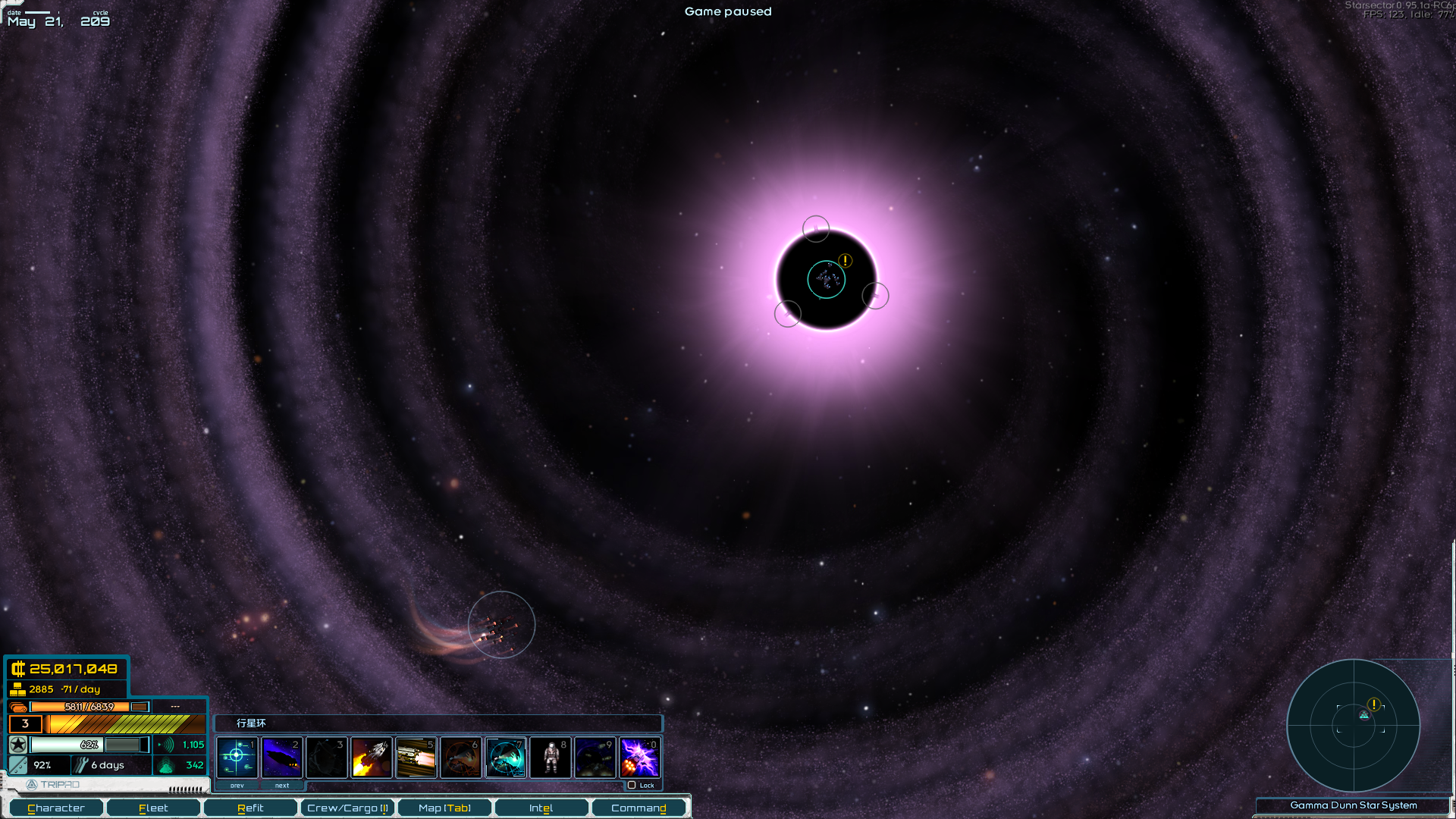Switch to the previous ability bar
Screen dimensions: 1456x819
(237, 786)
